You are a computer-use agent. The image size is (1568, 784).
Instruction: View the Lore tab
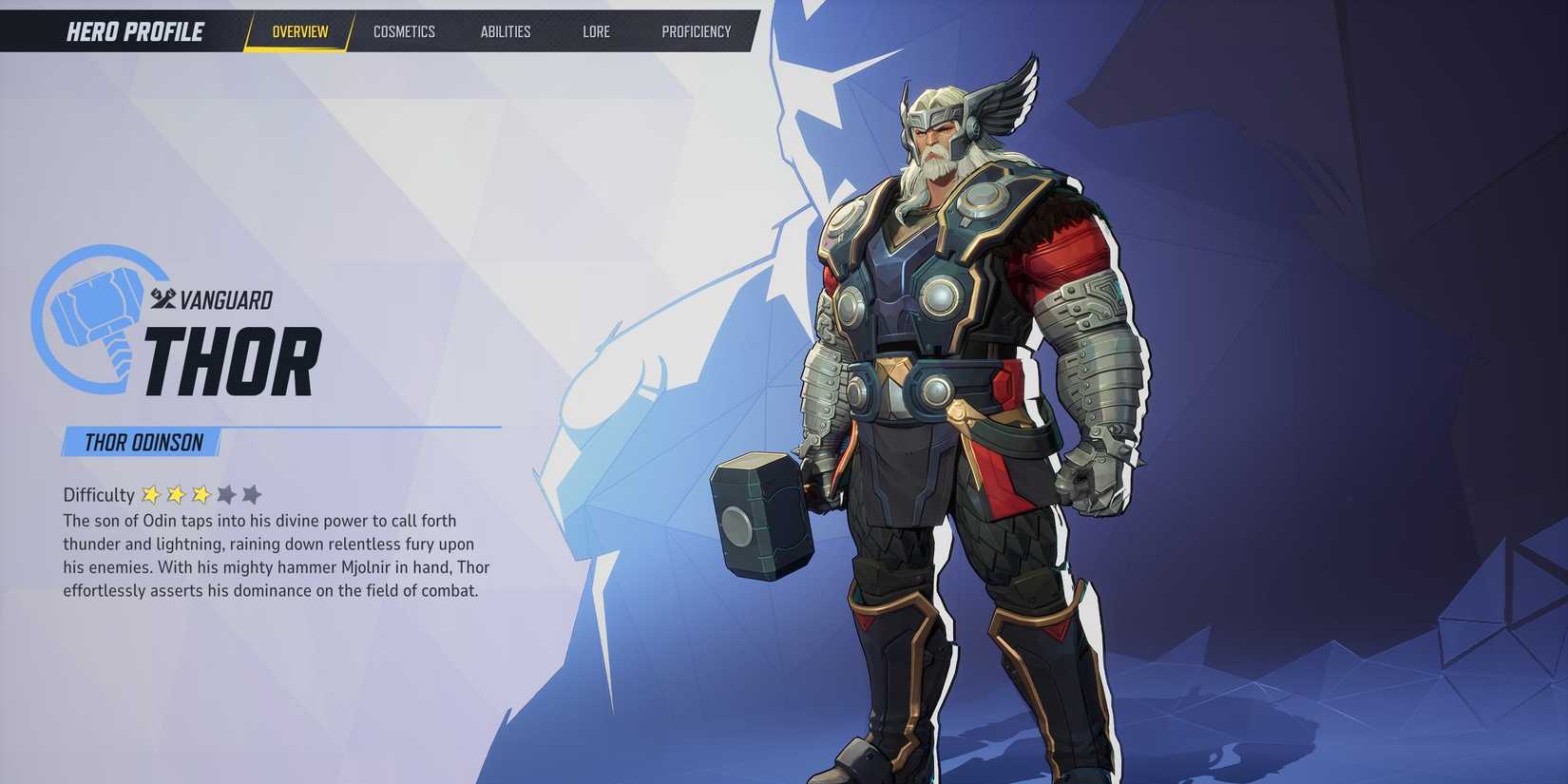[596, 30]
